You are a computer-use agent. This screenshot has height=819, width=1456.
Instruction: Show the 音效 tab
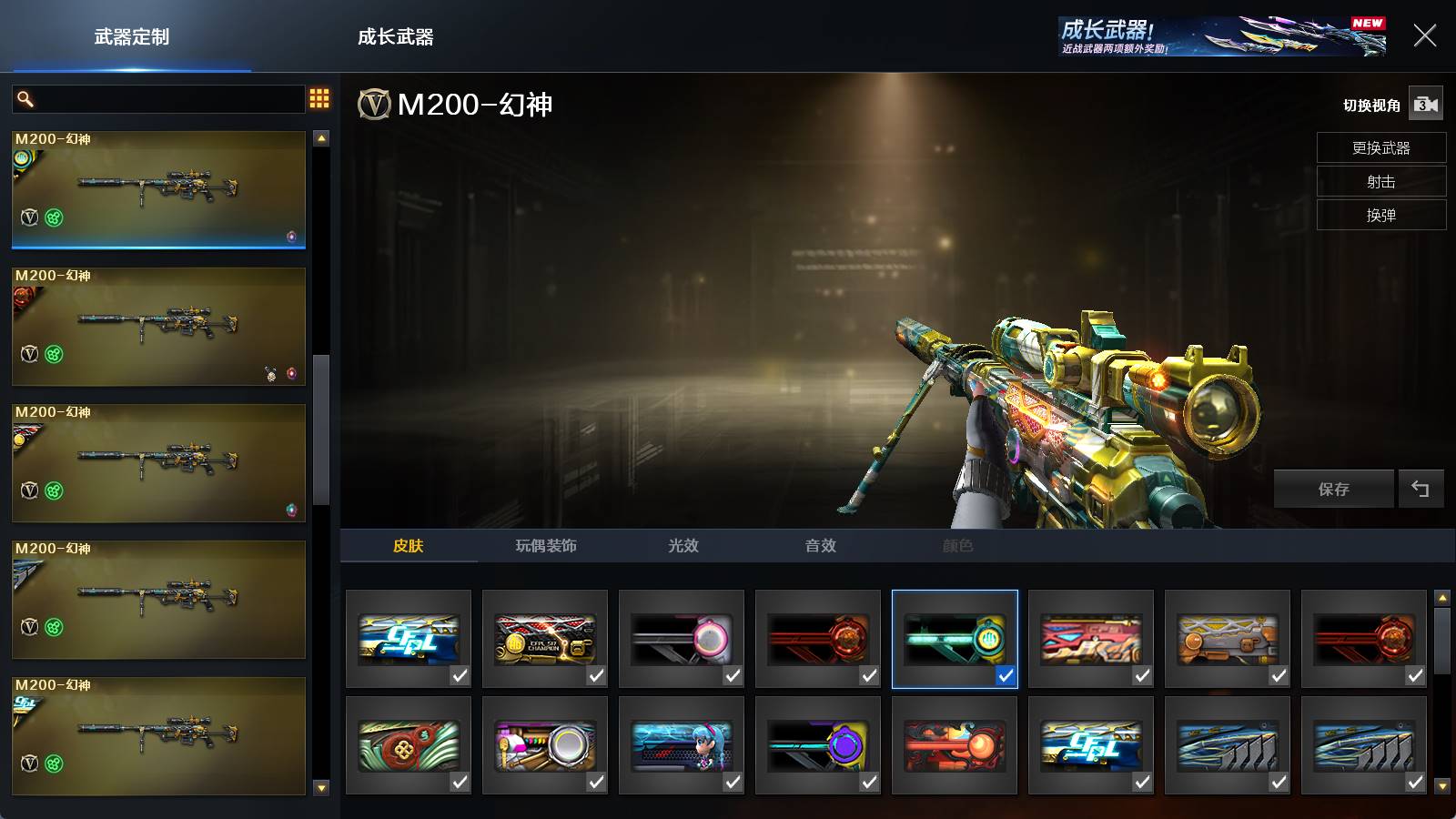click(820, 545)
